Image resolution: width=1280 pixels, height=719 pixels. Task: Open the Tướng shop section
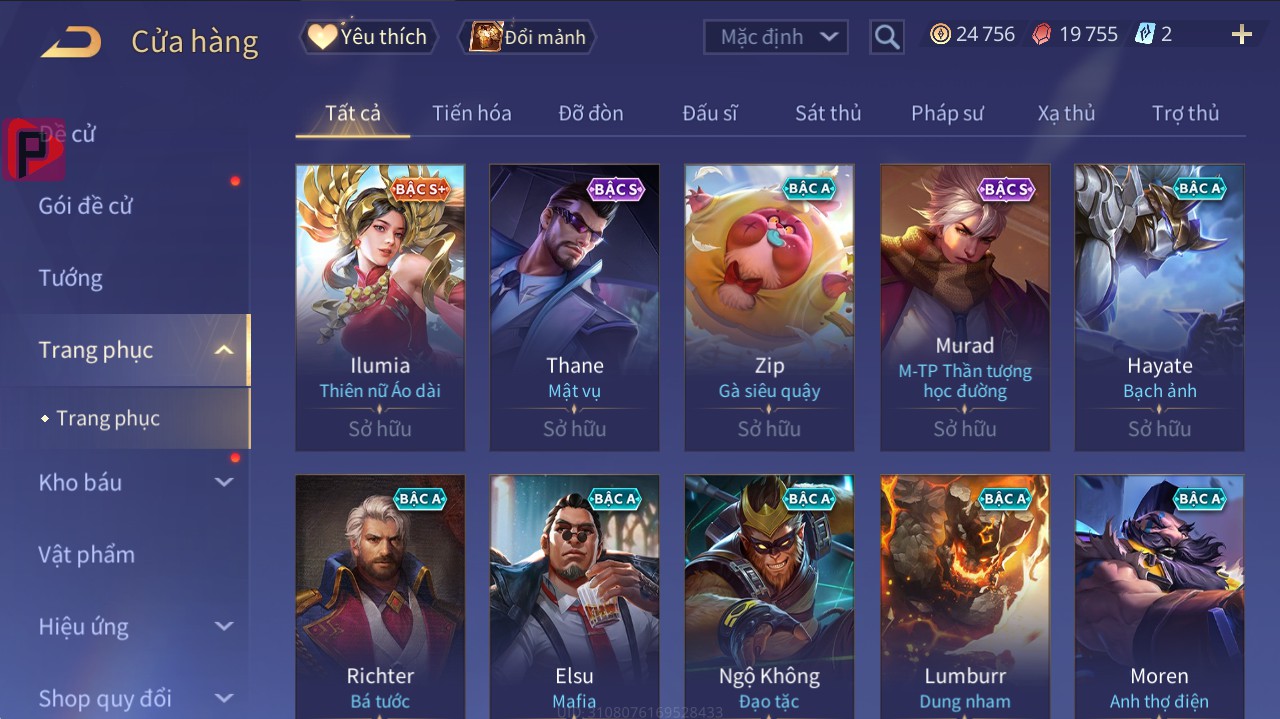point(71,278)
